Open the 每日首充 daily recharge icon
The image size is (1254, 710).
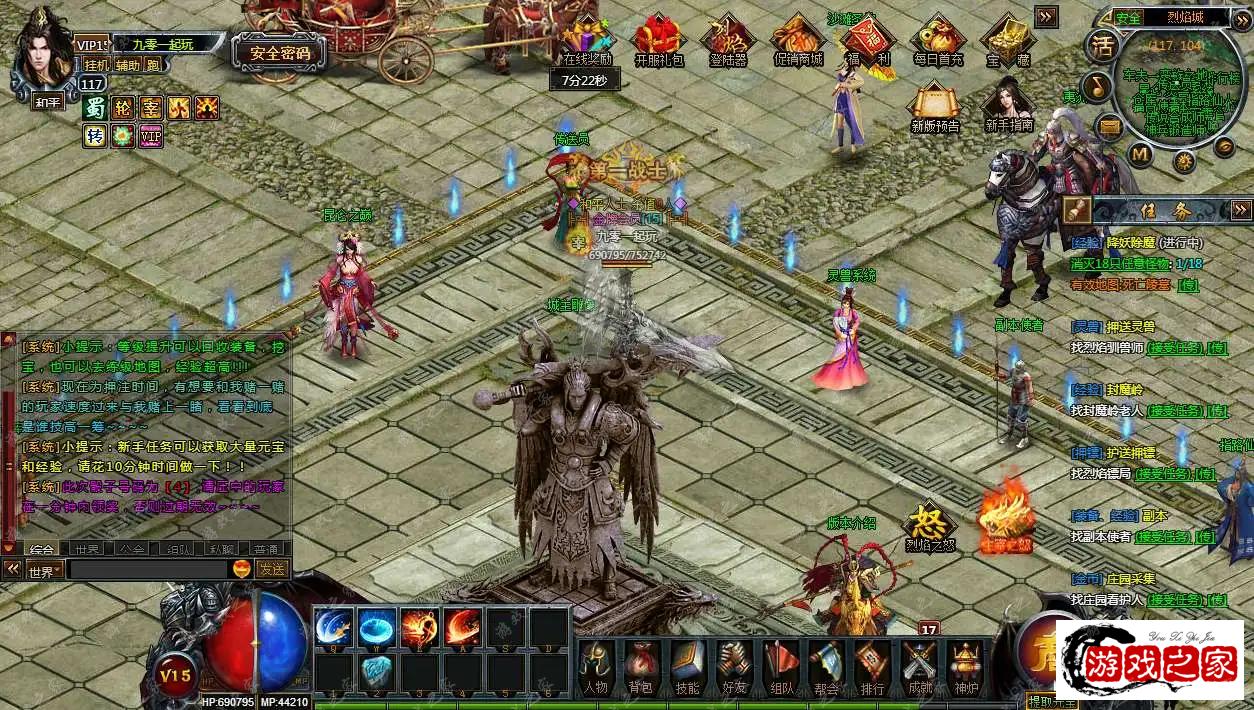click(x=937, y=40)
